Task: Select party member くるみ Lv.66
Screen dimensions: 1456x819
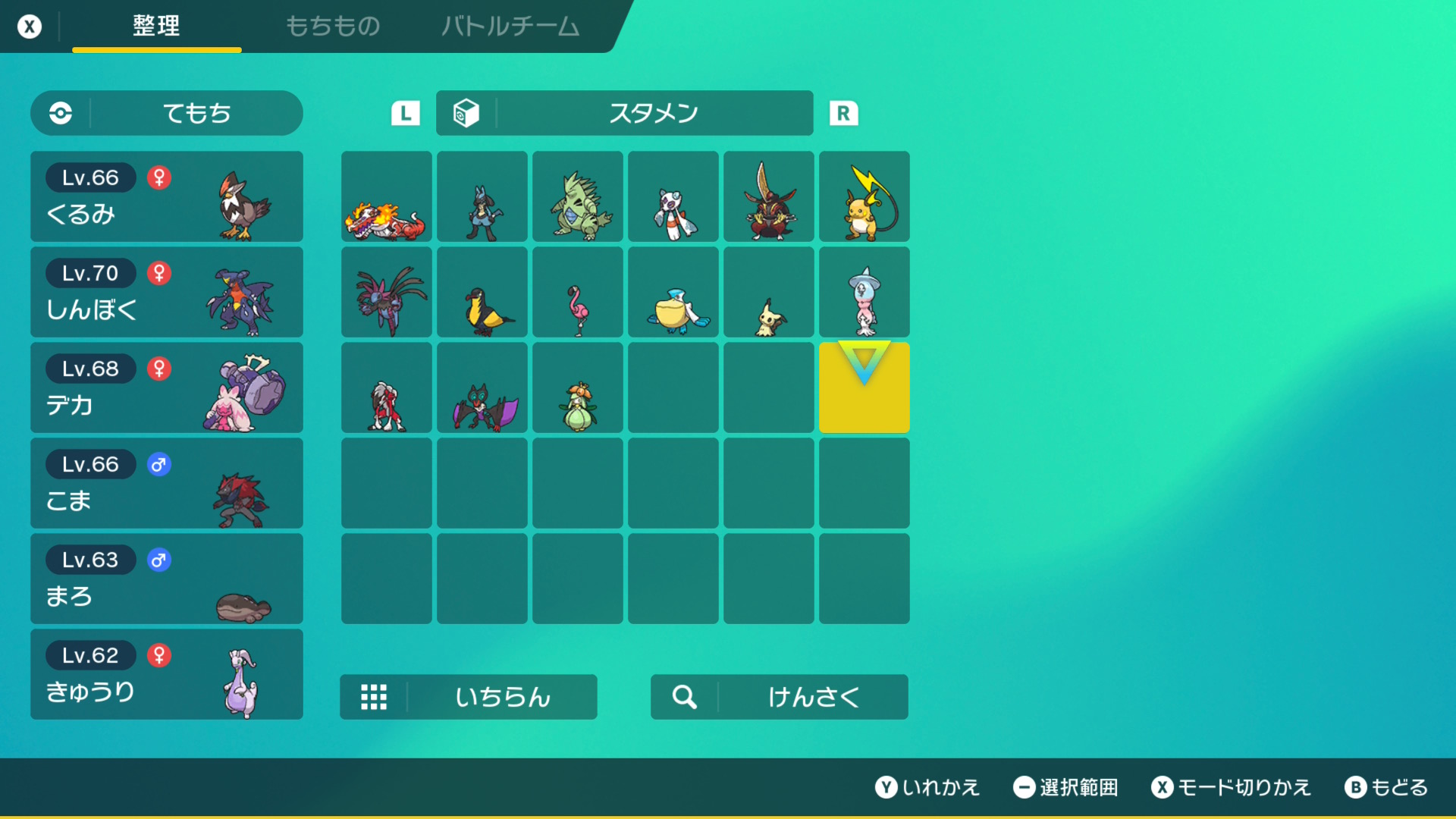Action: click(167, 196)
